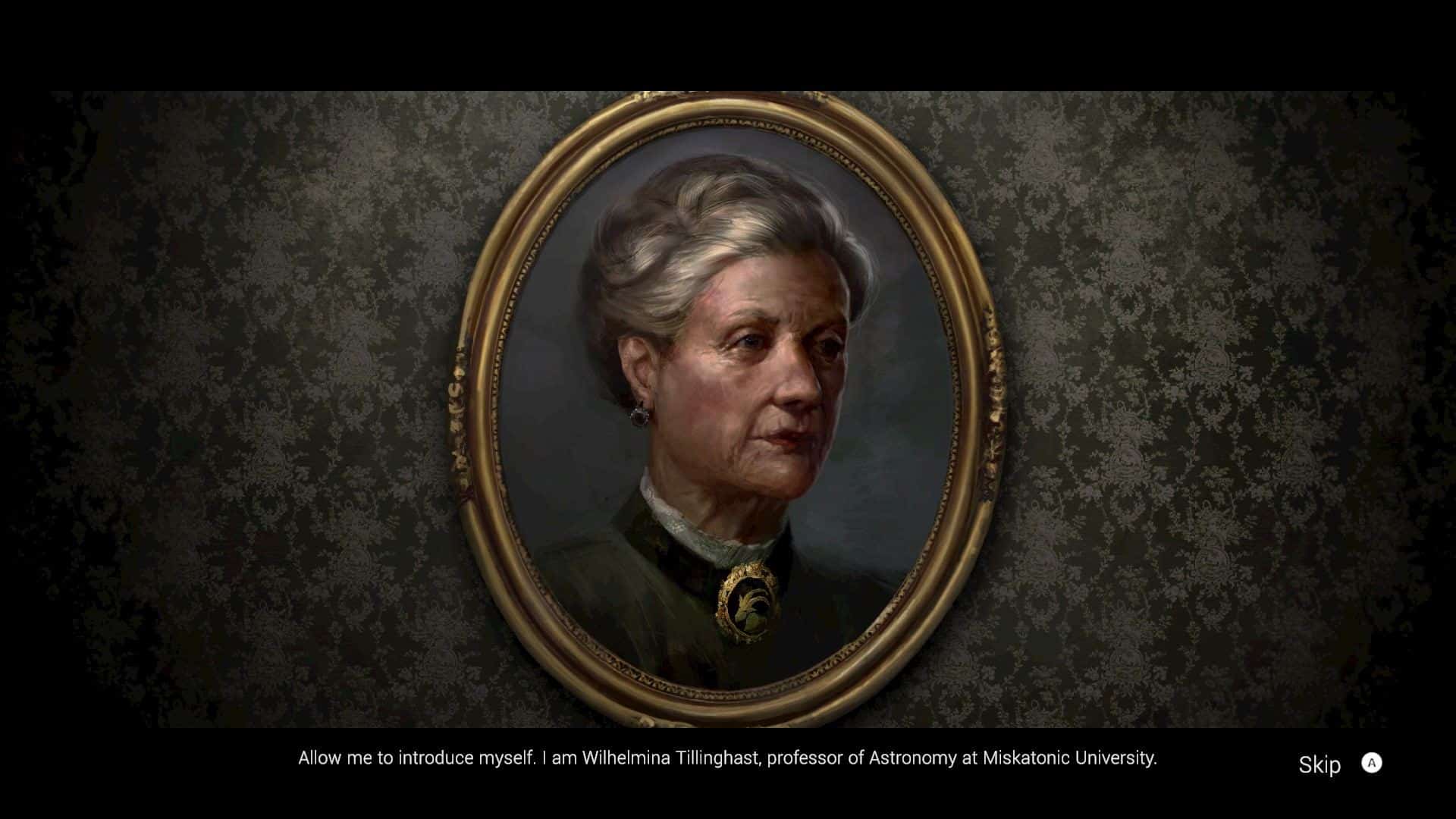The height and width of the screenshot is (819, 1456).
Task: Activate Skip to bypass the introduction
Action: 1320,766
